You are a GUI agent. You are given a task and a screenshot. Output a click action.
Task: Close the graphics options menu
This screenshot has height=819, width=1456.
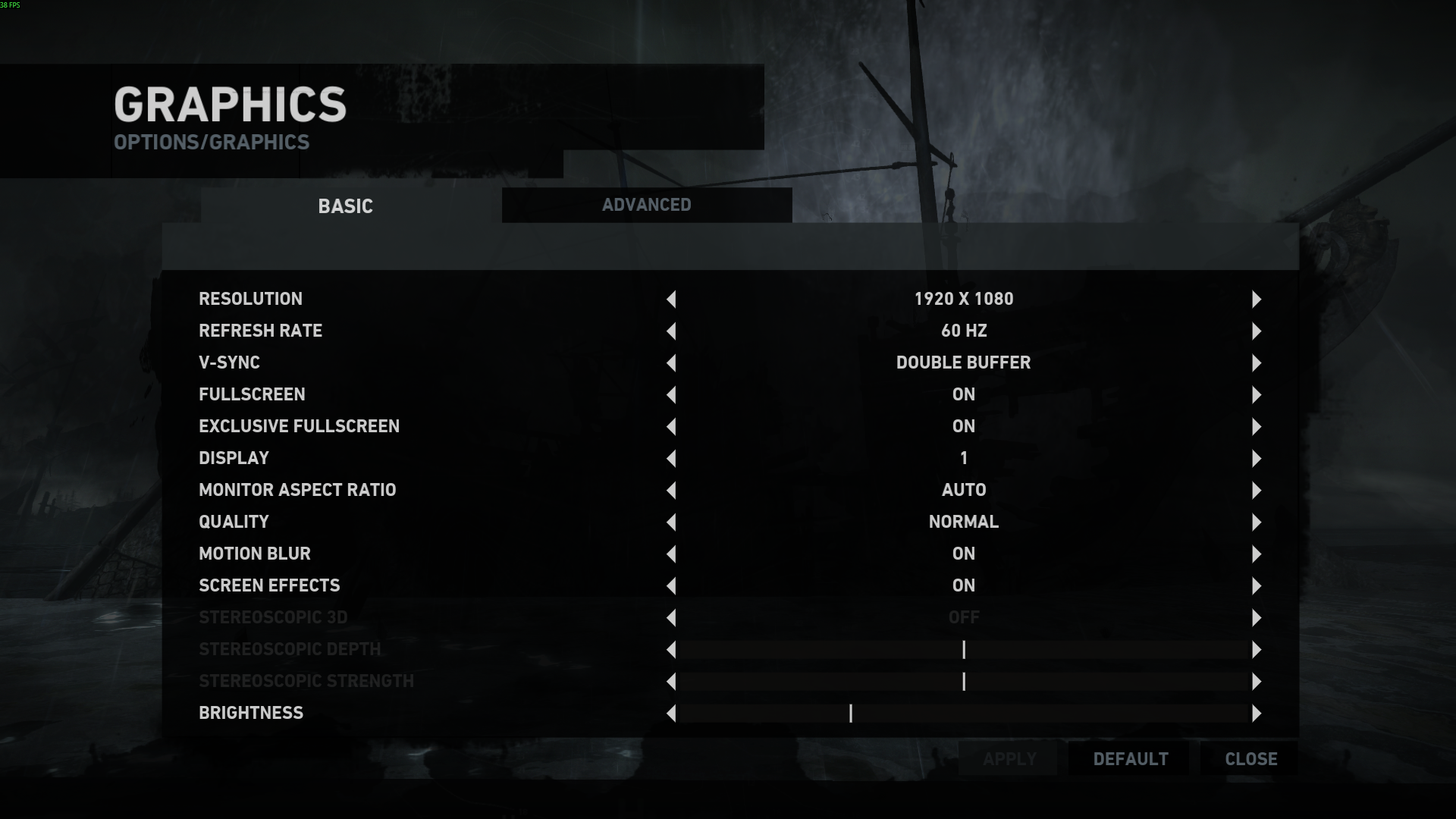[1250, 759]
